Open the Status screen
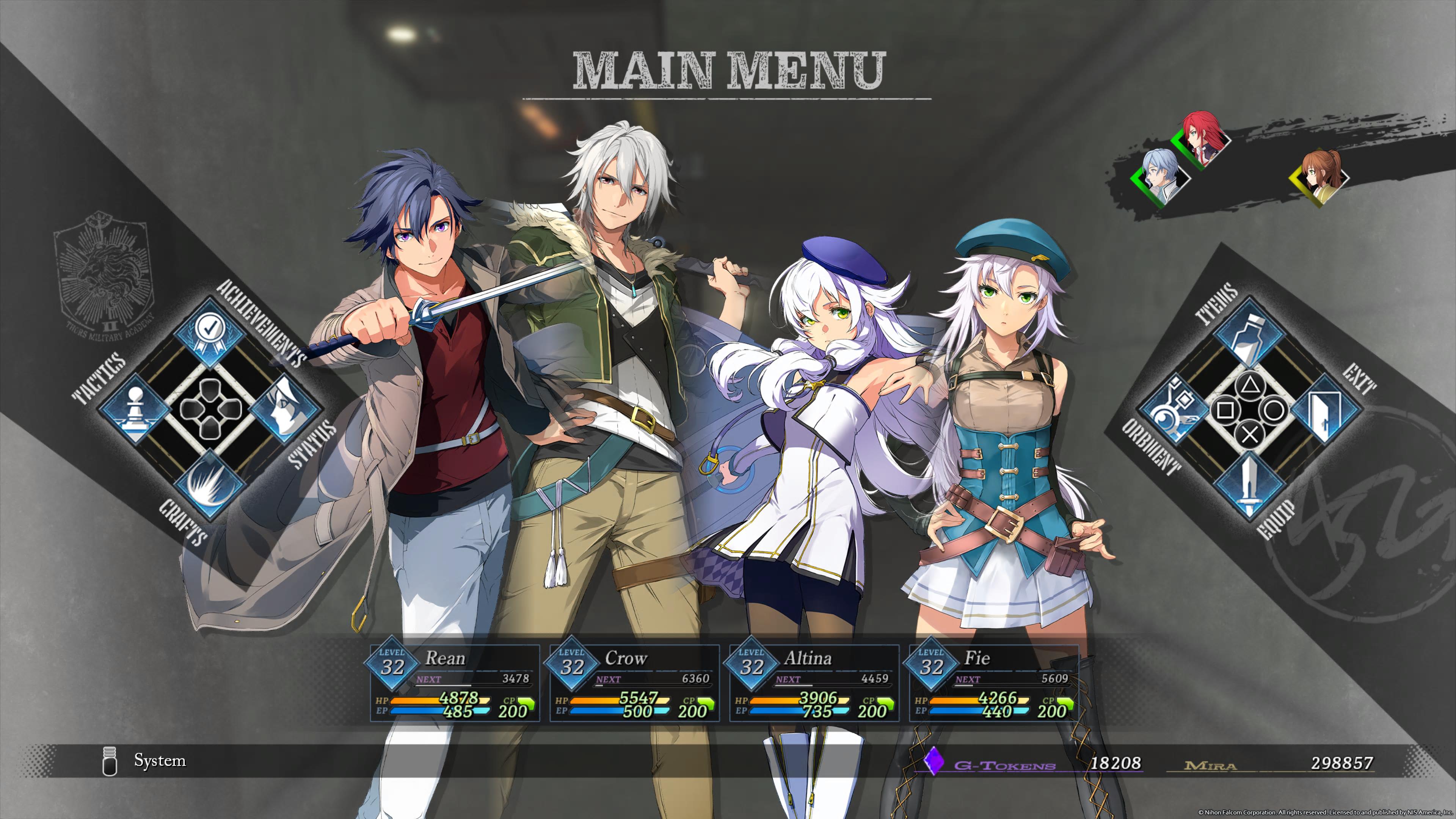 (284, 410)
